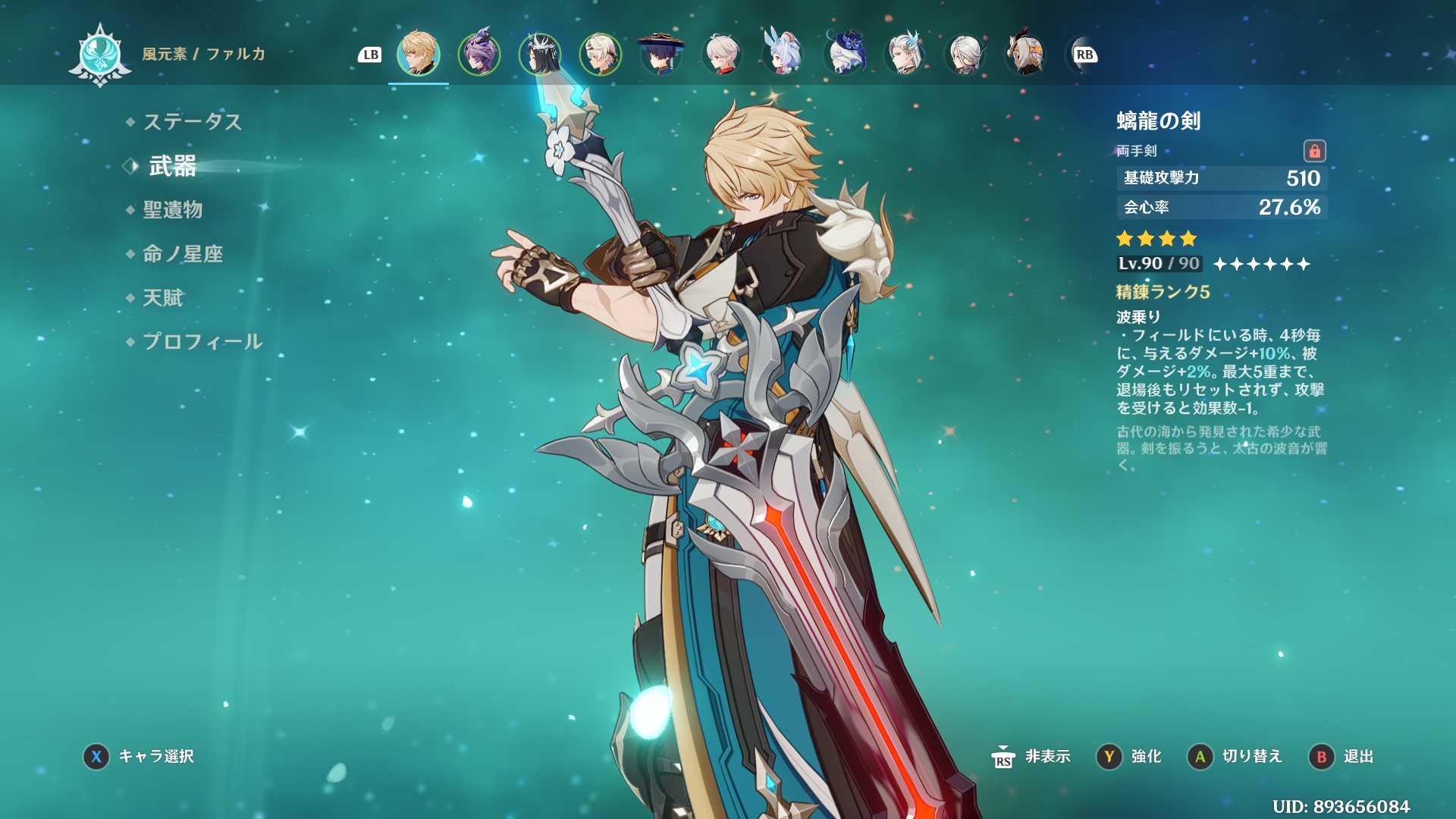Open the ステータス (Status) menu entry
This screenshot has width=1456, height=819.
pyautogui.click(x=192, y=121)
